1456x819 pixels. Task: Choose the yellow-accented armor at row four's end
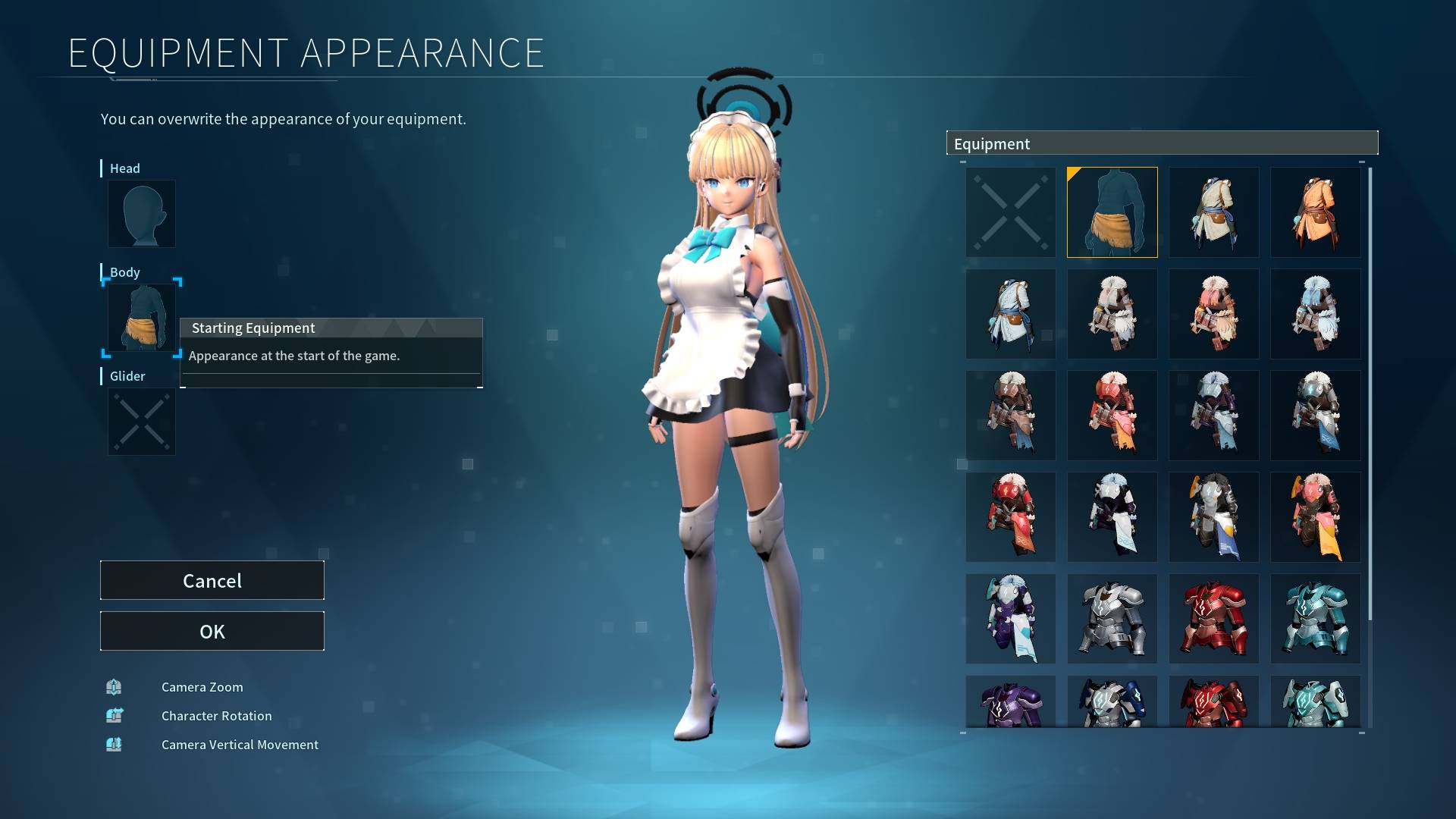[x=1316, y=516]
